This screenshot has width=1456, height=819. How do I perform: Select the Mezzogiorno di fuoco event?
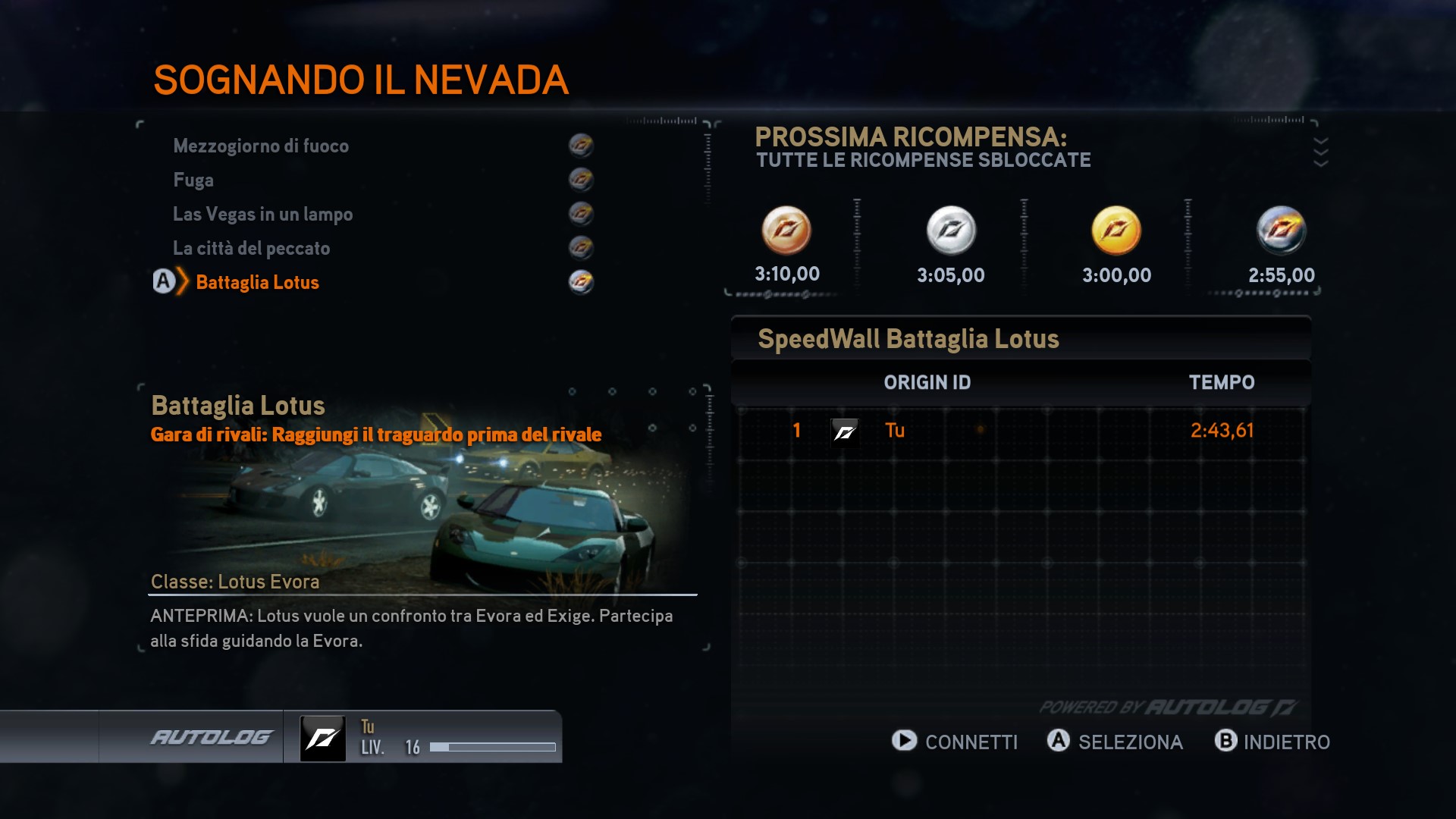pos(261,146)
